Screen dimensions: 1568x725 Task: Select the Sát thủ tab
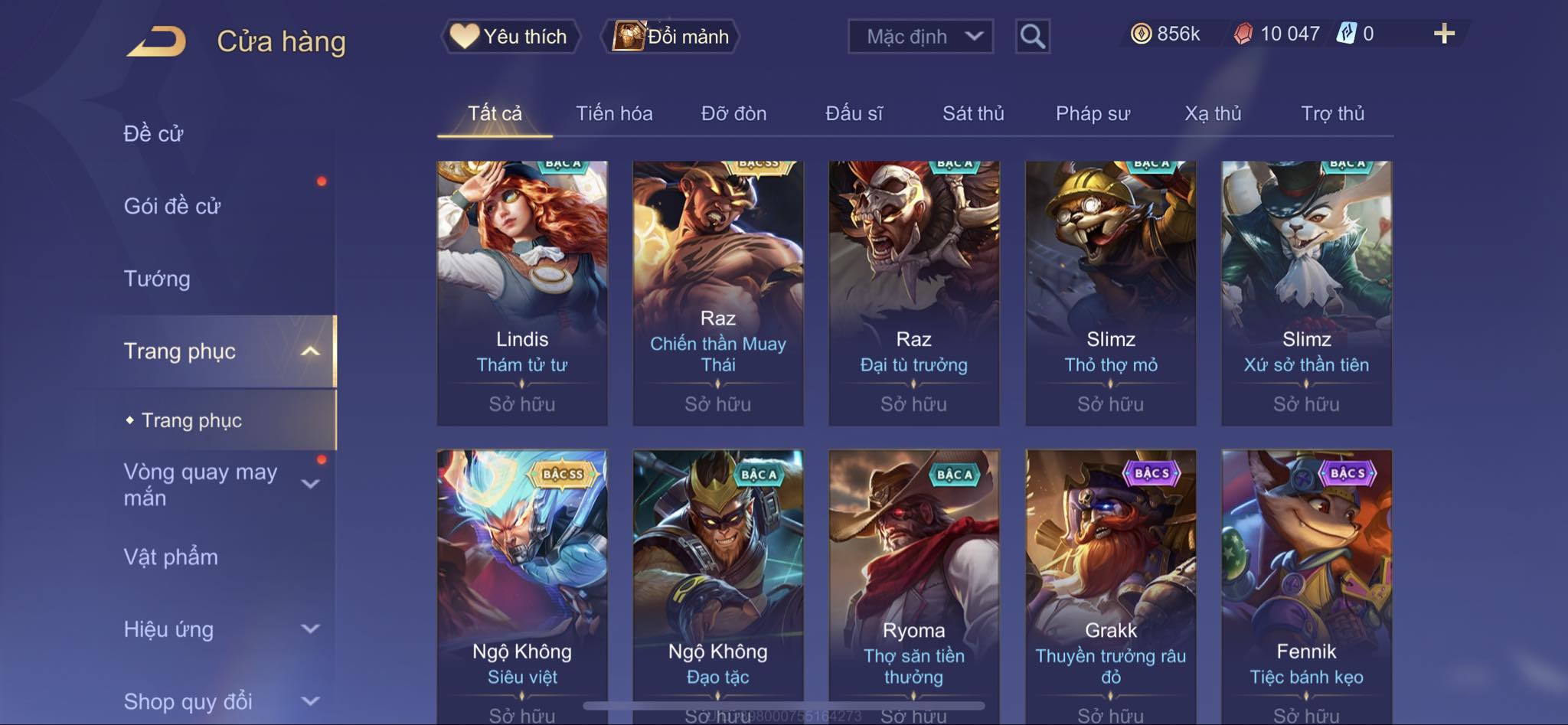(972, 113)
